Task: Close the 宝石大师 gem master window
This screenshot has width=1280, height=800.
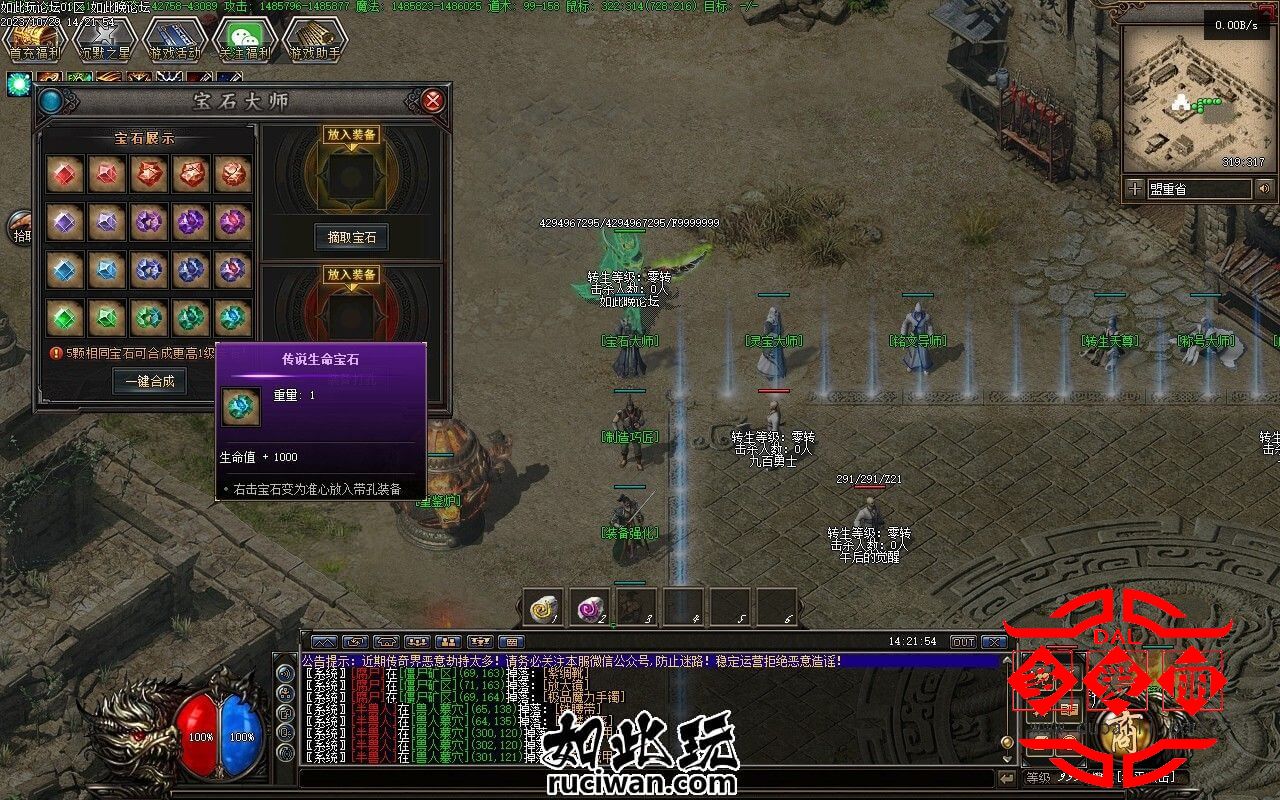Action: pyautogui.click(x=432, y=100)
